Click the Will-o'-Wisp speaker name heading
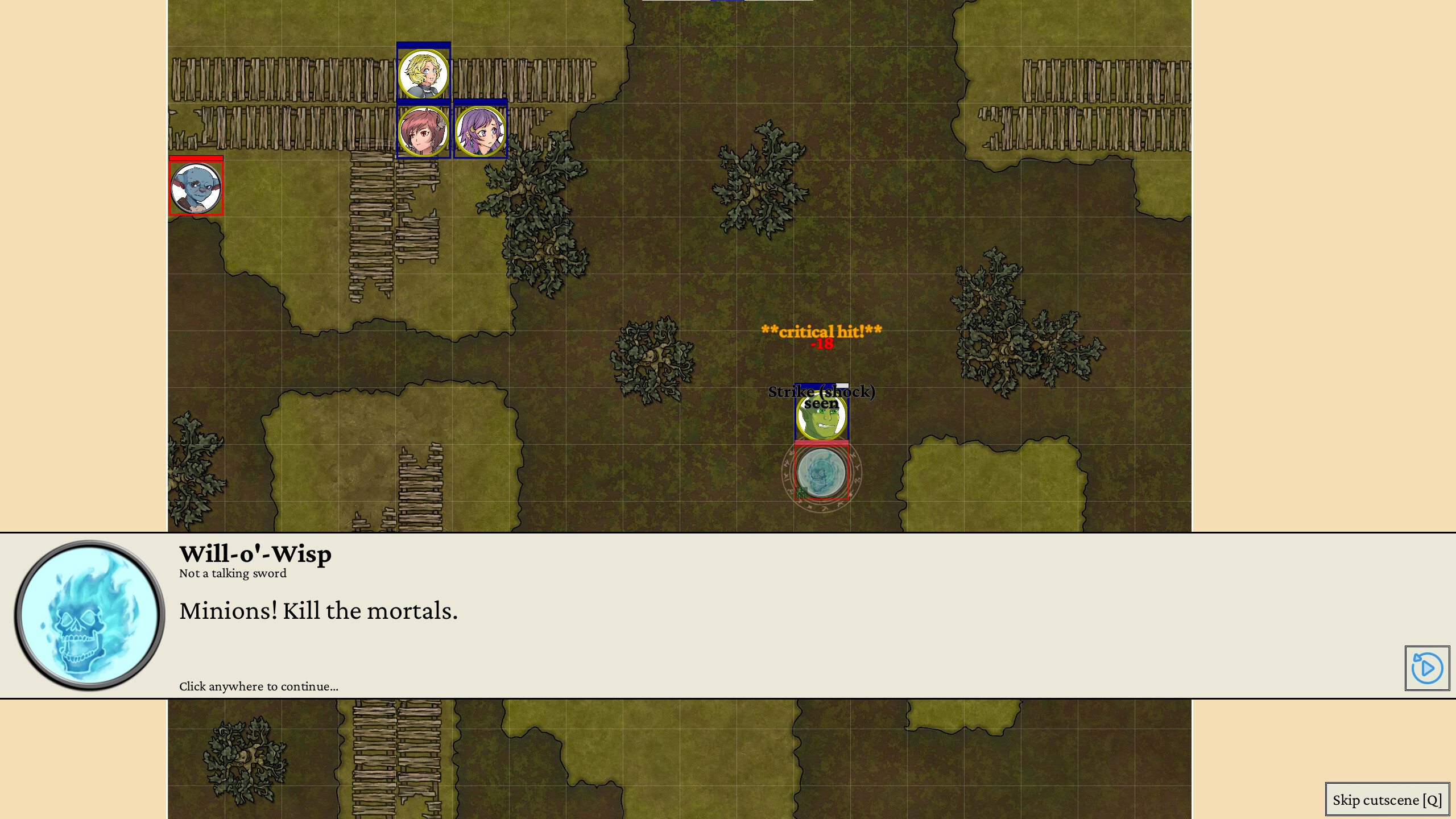1456x819 pixels. tap(255, 554)
